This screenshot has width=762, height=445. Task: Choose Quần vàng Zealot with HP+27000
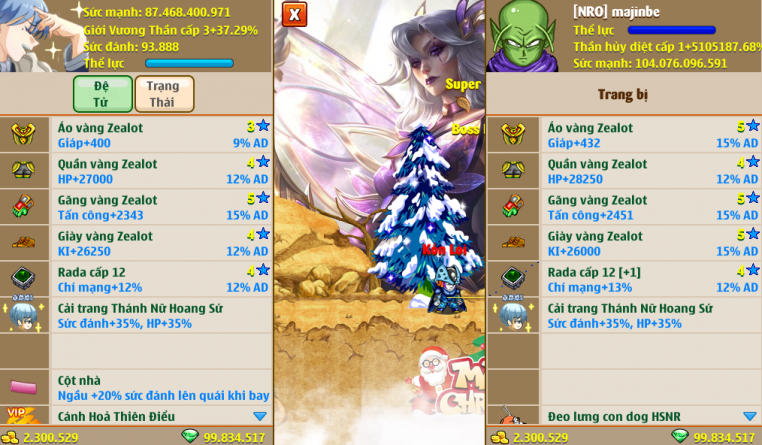[160, 171]
